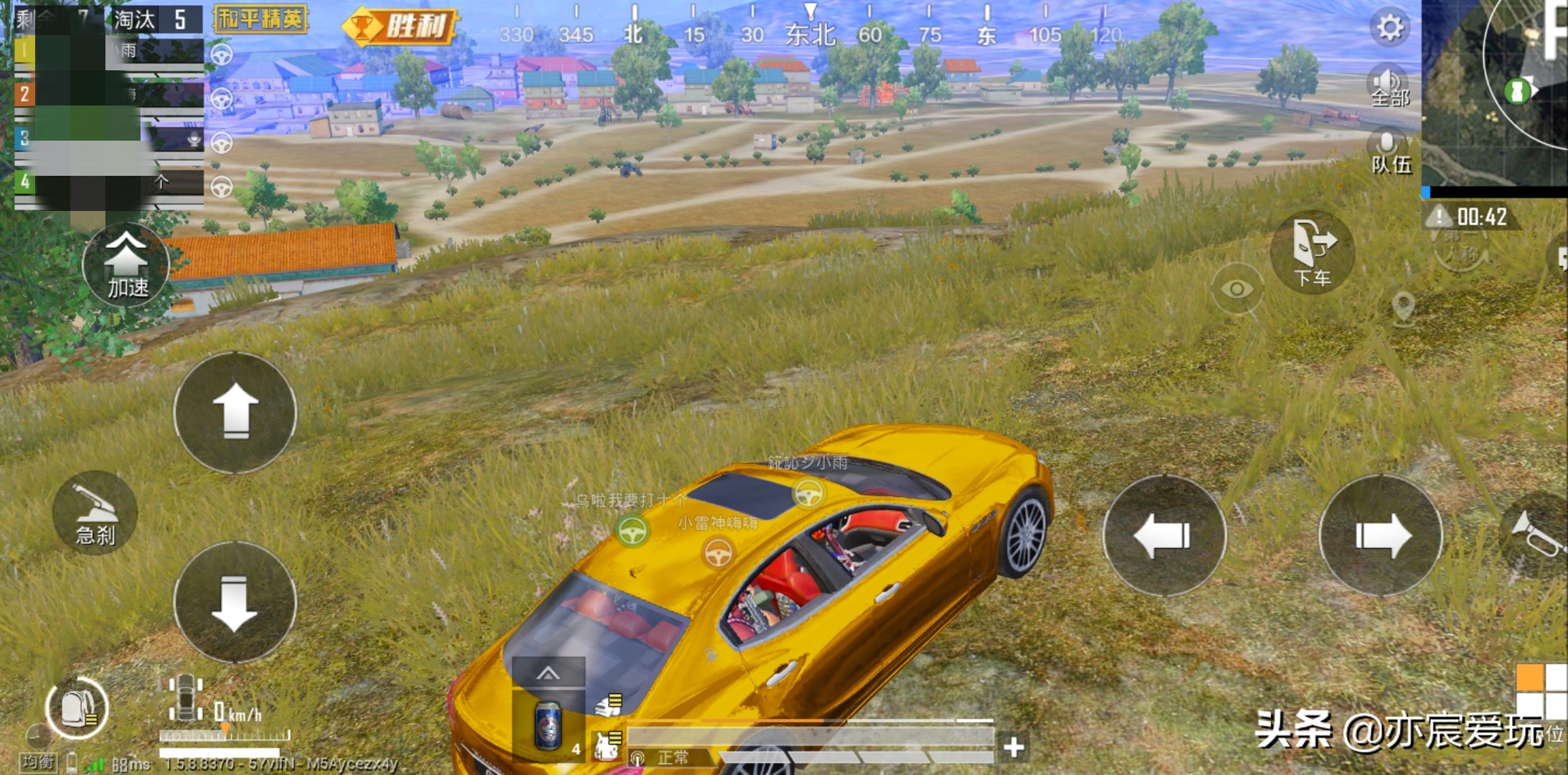Reverse with the down arrow button

[235, 603]
